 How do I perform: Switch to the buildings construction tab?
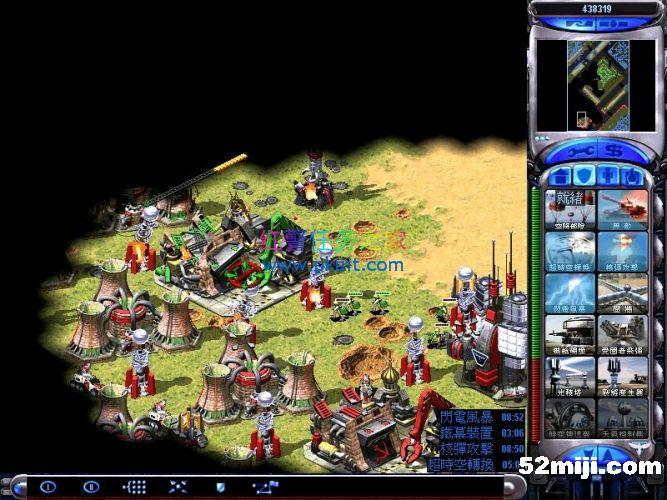click(x=560, y=177)
